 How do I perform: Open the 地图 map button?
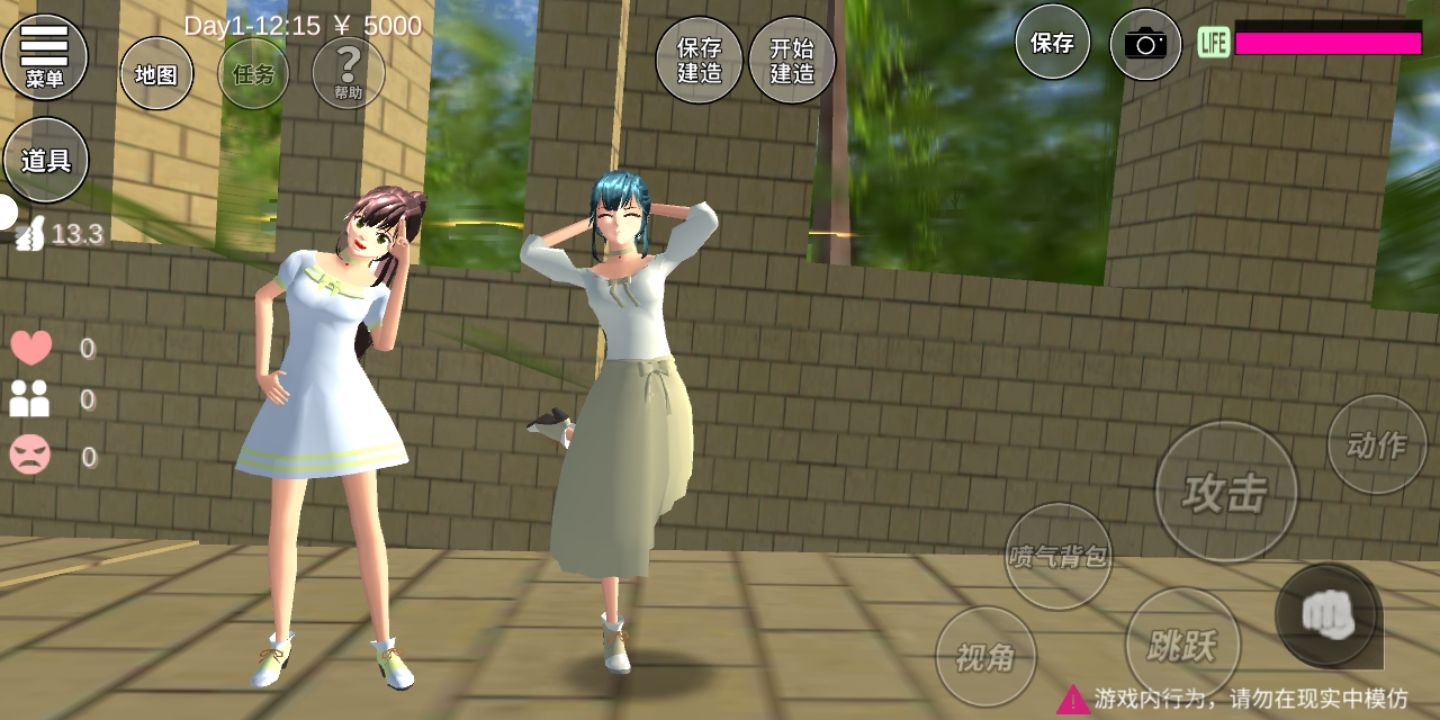(156, 74)
